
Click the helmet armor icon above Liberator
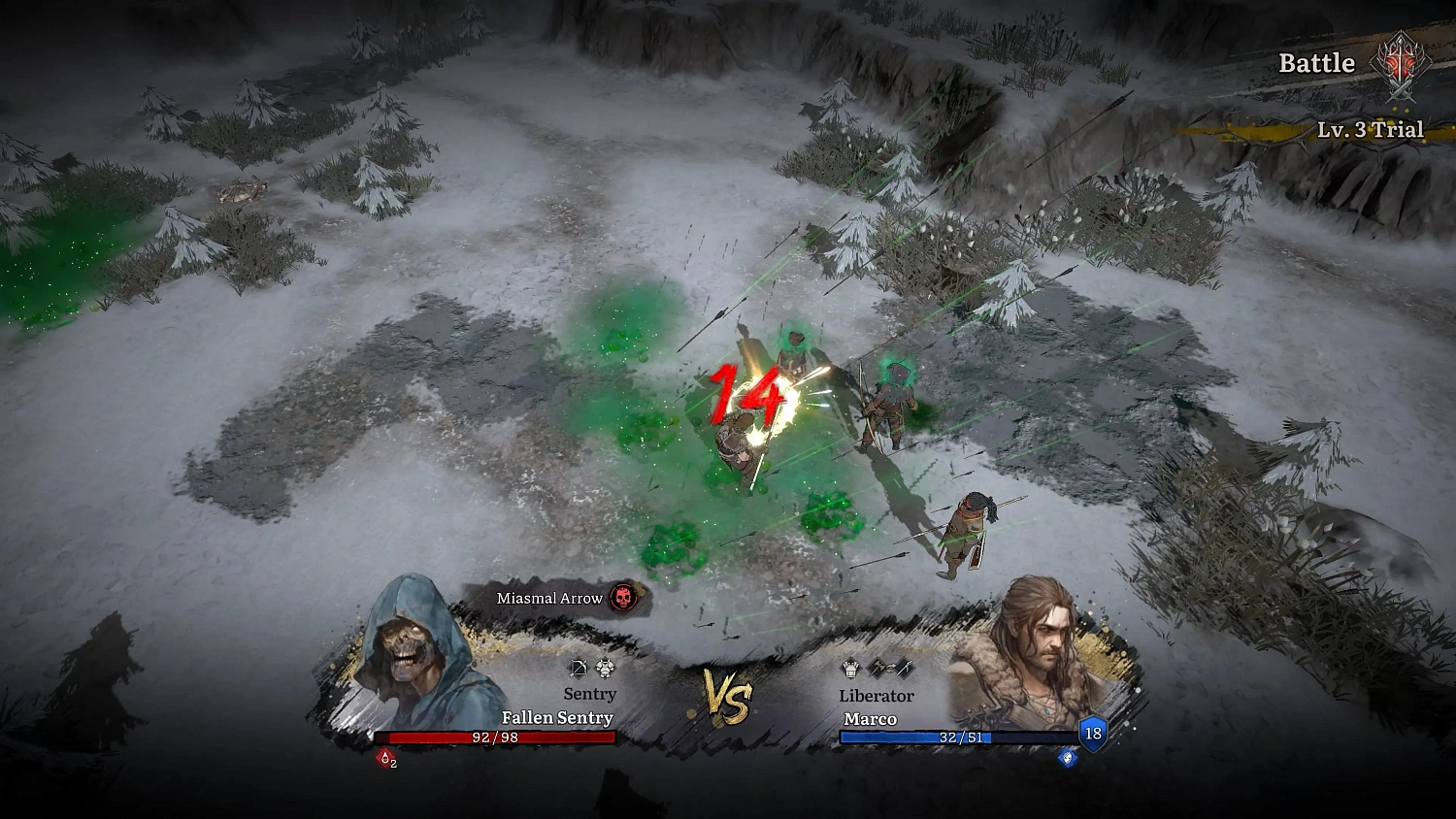(x=850, y=668)
